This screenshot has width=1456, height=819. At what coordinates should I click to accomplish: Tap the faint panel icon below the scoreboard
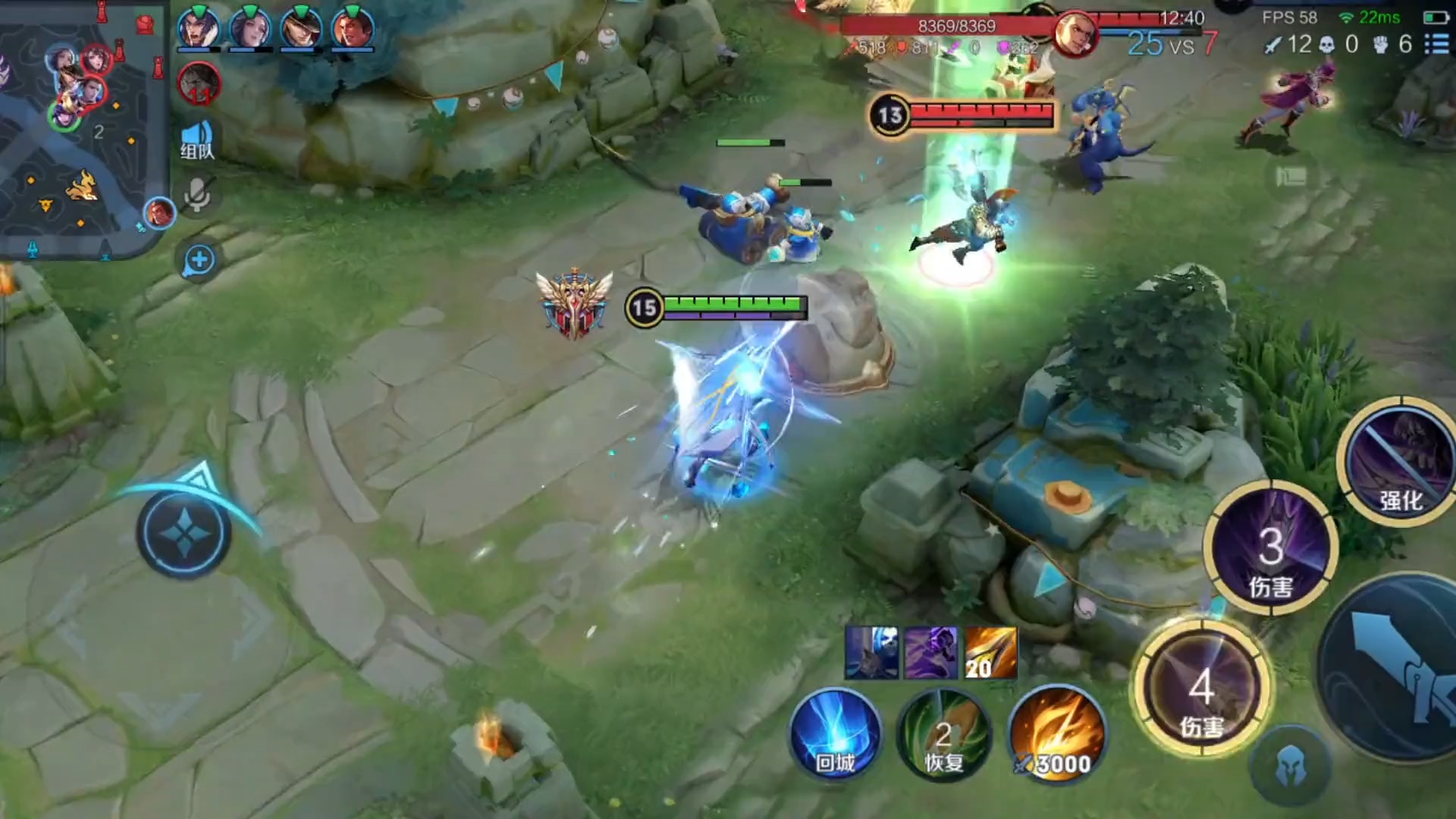point(1291,177)
